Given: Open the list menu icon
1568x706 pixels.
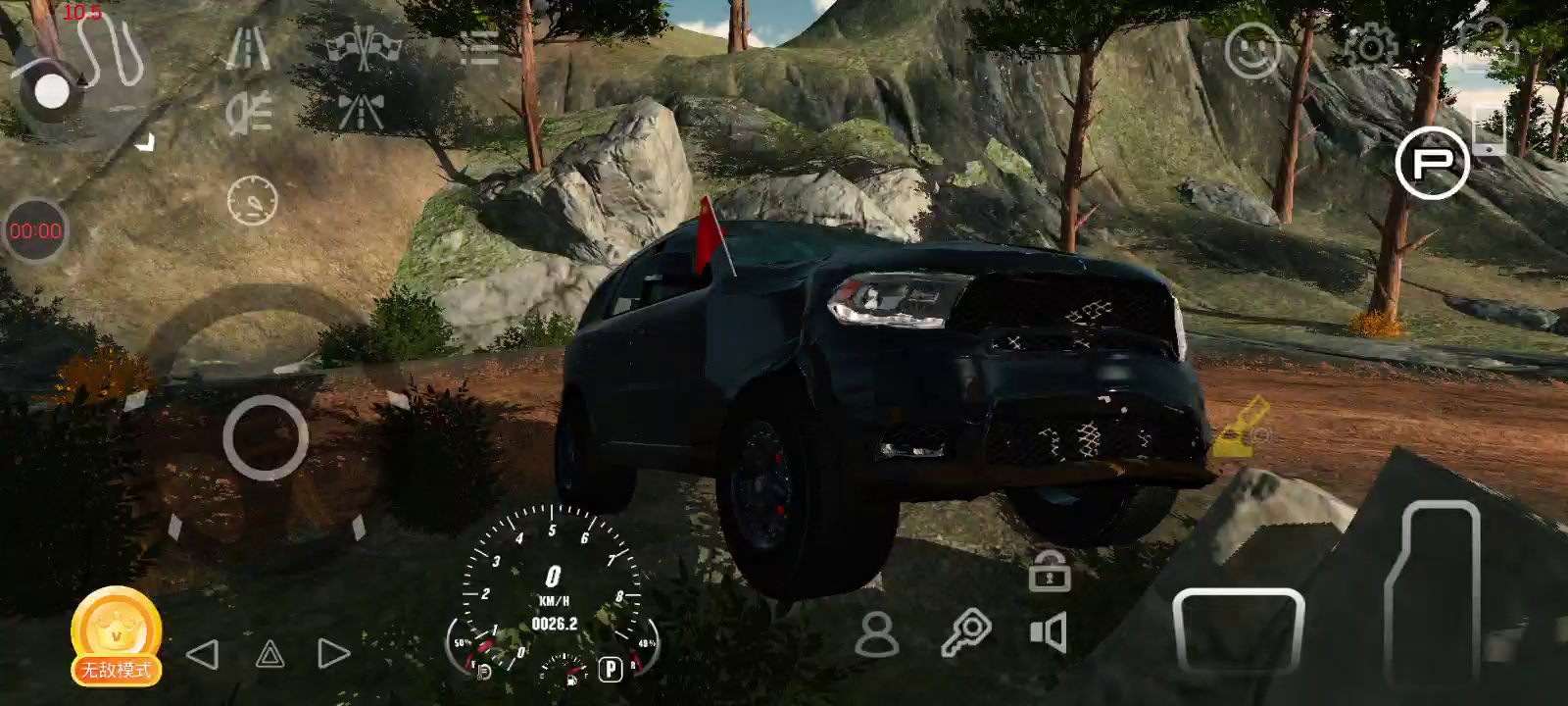Looking at the screenshot, I should click(x=479, y=47).
